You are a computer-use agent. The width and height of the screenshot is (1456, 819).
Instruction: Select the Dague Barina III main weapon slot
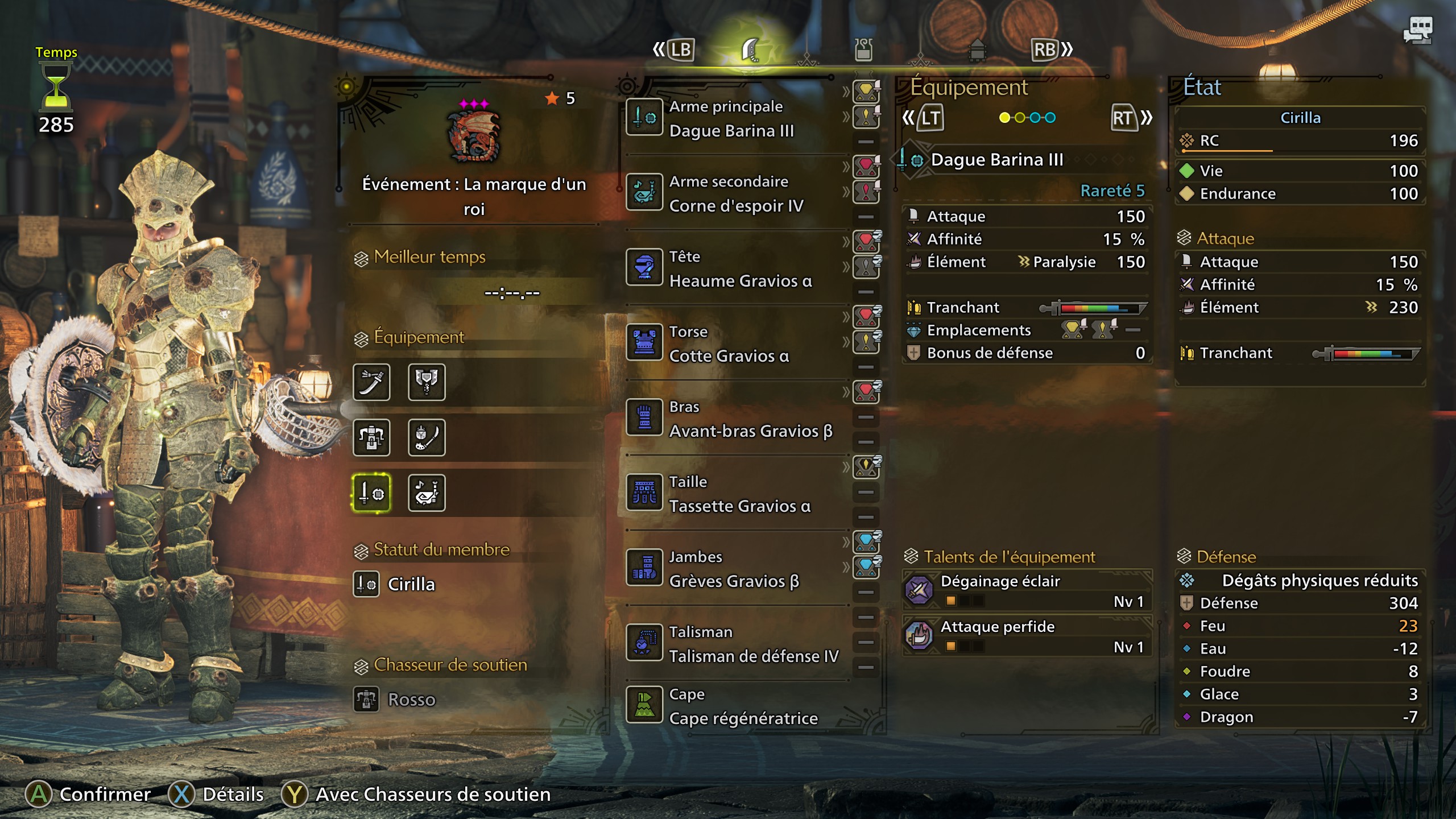click(x=734, y=117)
